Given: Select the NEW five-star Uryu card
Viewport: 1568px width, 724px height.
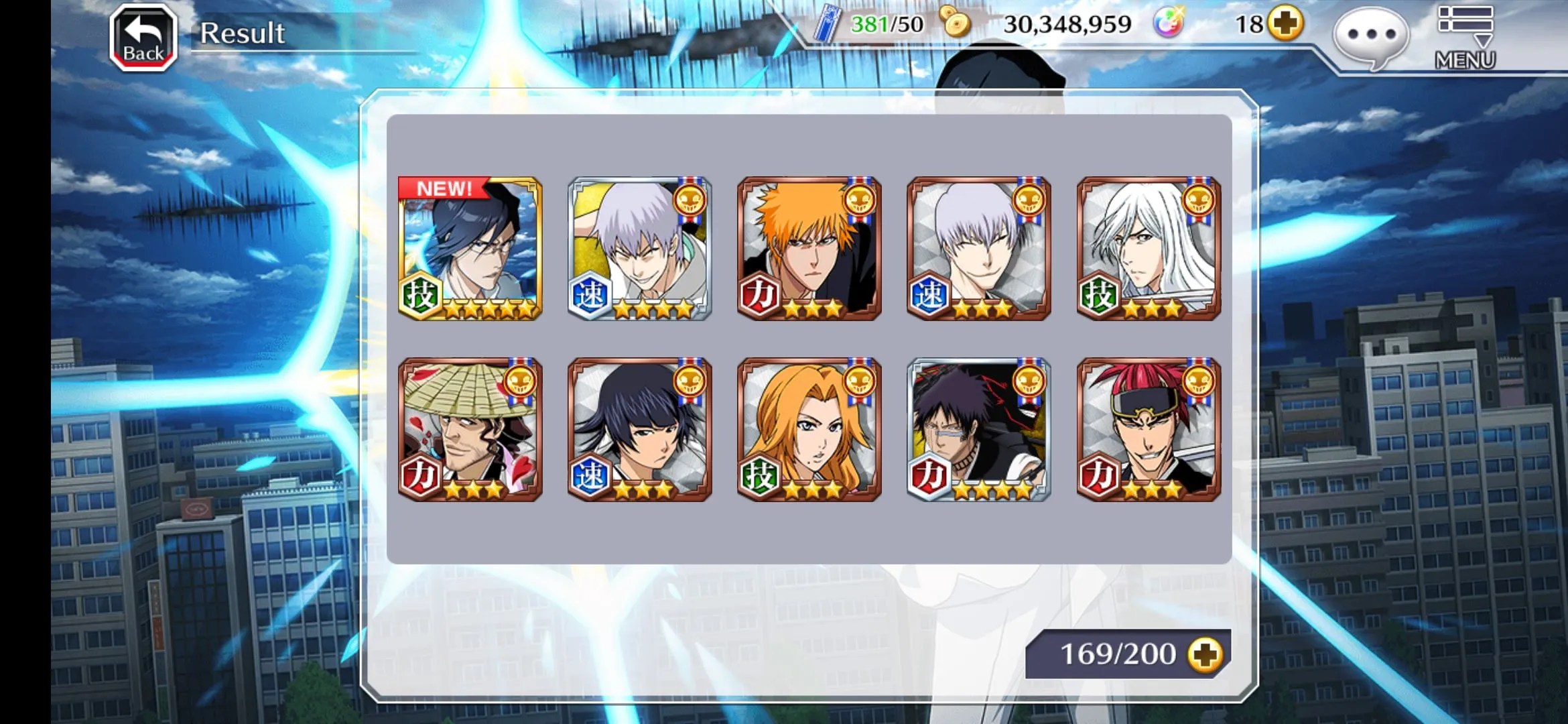Looking at the screenshot, I should pos(470,249).
